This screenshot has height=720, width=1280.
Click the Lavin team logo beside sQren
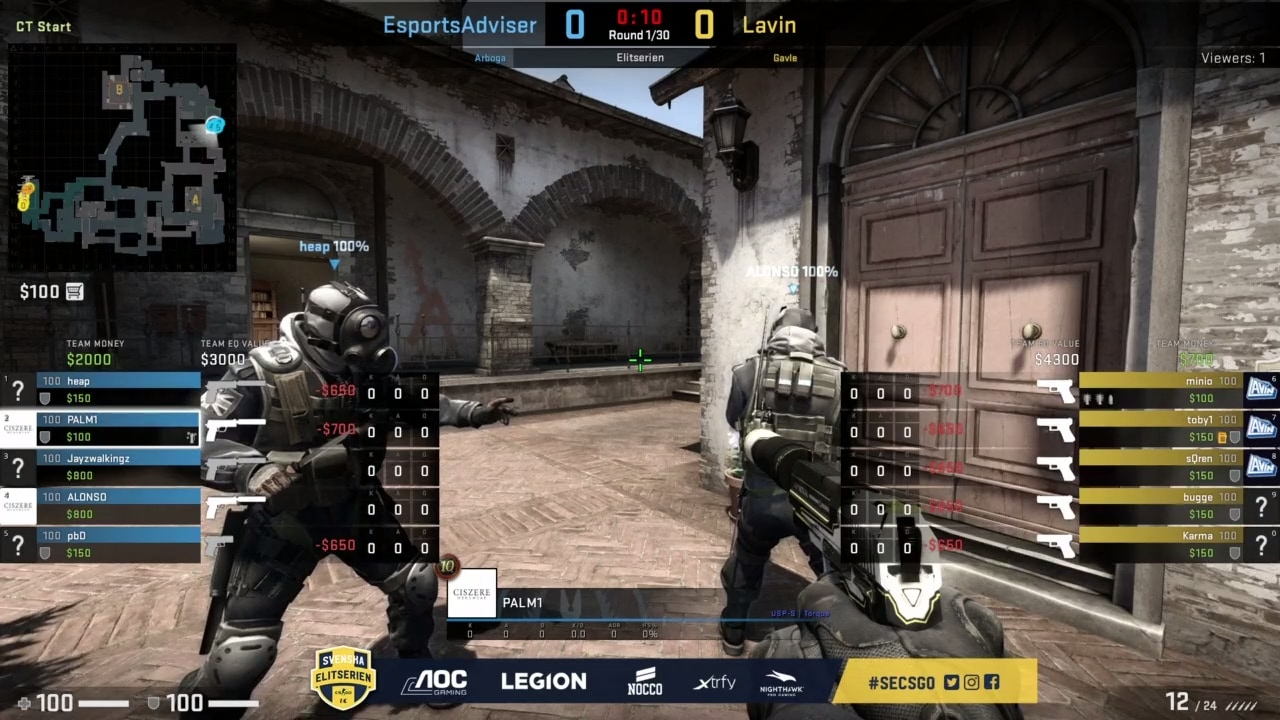[x=1262, y=466]
